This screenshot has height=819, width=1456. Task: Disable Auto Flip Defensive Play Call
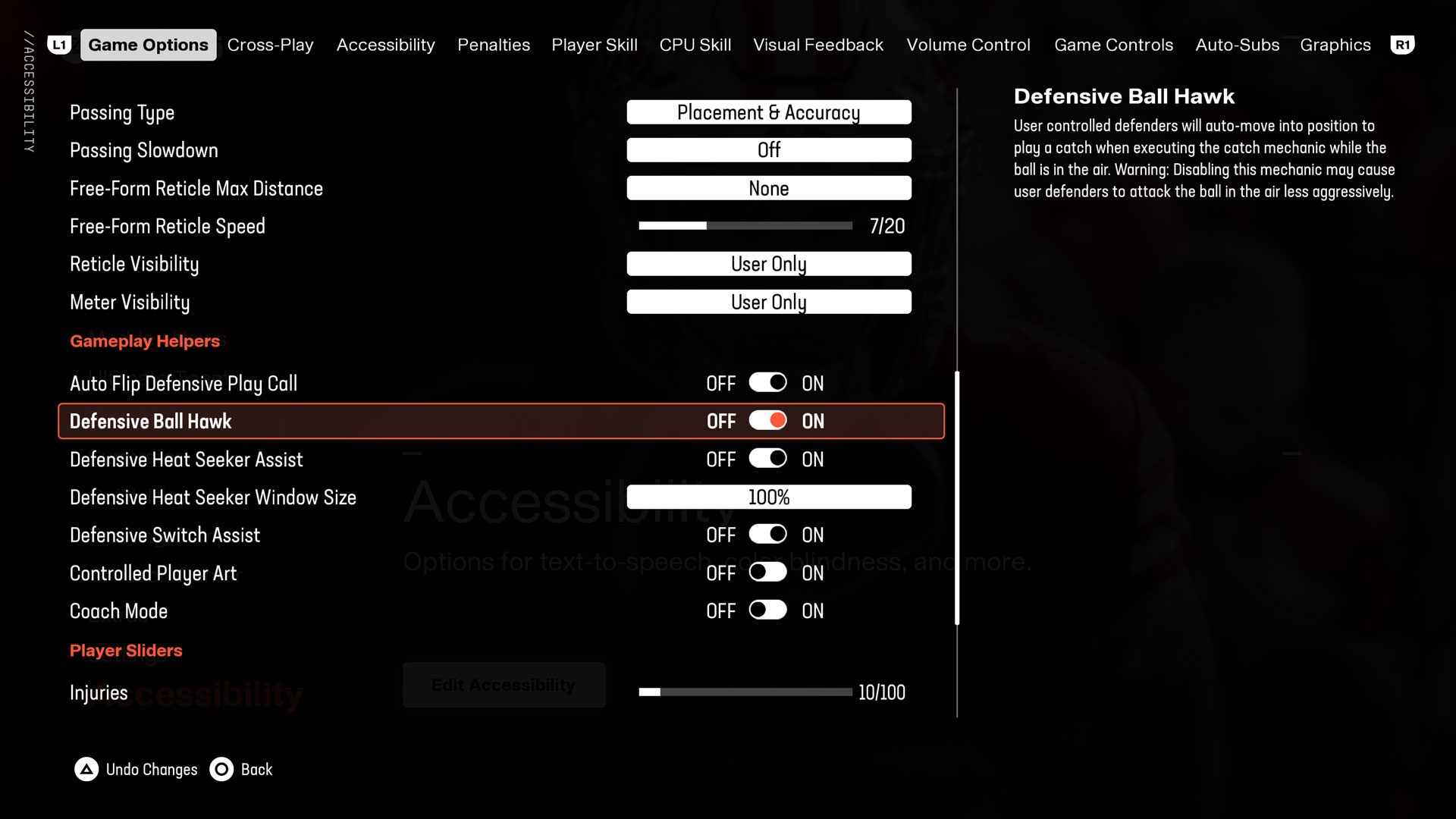767,382
